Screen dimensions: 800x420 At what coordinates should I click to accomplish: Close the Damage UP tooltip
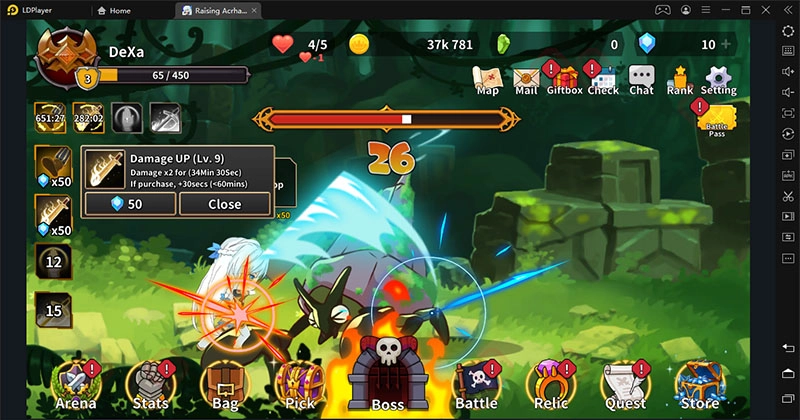224,204
